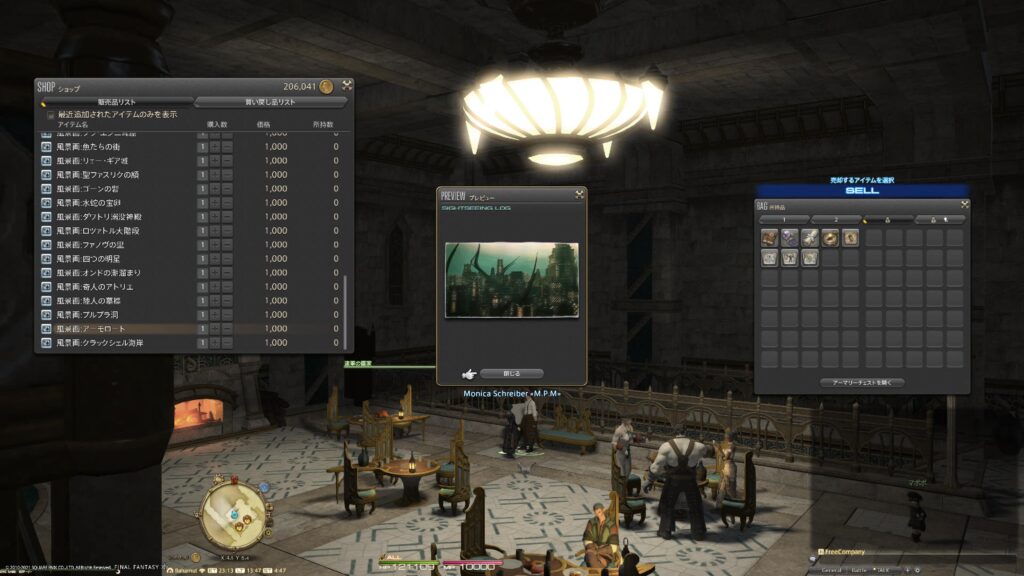The height and width of the screenshot is (576, 1024).
Task: Switch to bag tab 2
Action: coord(835,219)
